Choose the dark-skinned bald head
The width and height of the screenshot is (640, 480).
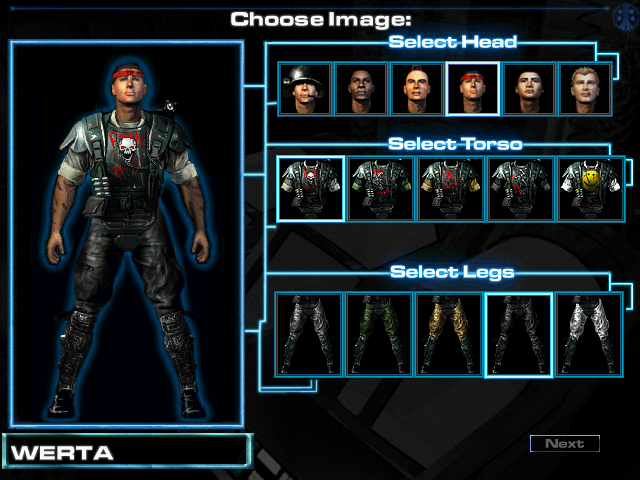(360, 90)
